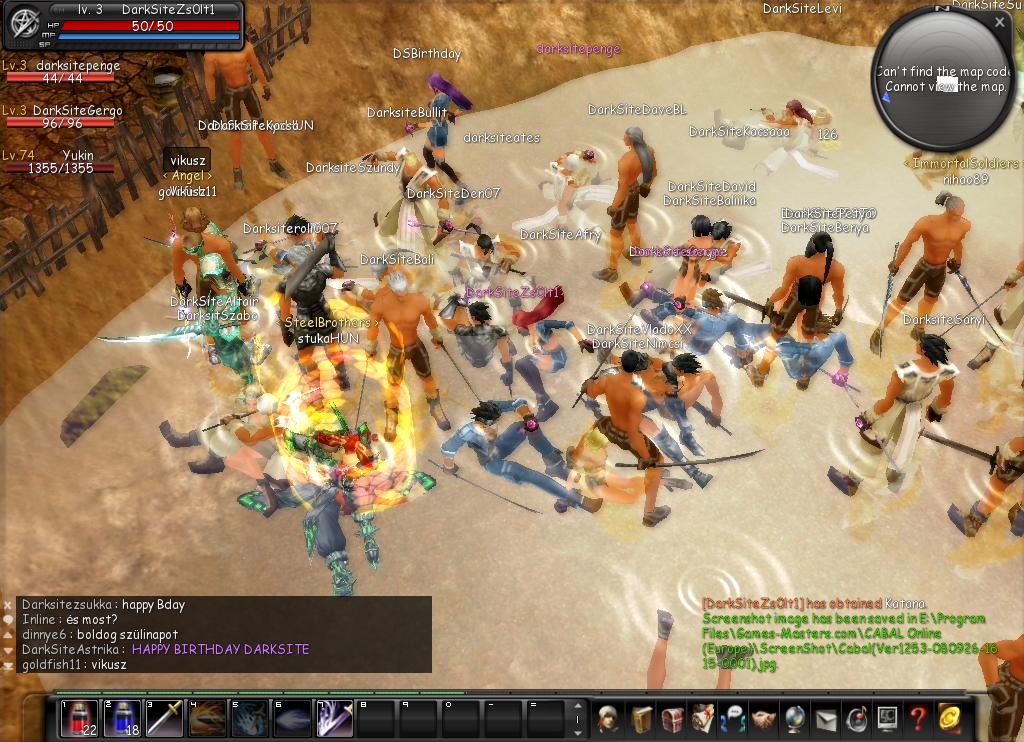Screen dimensions: 1024x742
Task: Select the sword attack in hotbar slot 3
Action: pos(165,718)
